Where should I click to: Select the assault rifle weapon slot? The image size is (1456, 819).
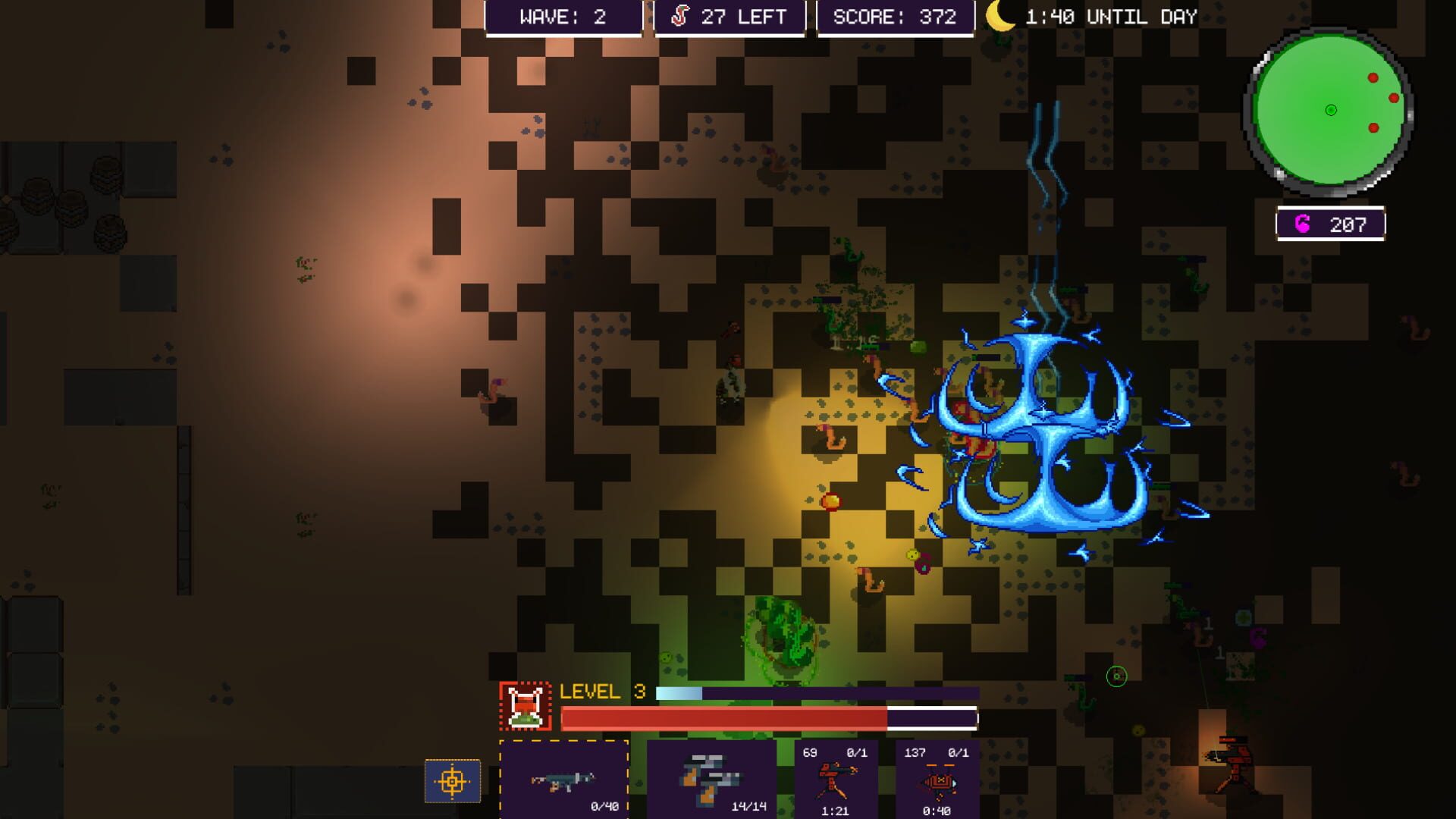563,781
